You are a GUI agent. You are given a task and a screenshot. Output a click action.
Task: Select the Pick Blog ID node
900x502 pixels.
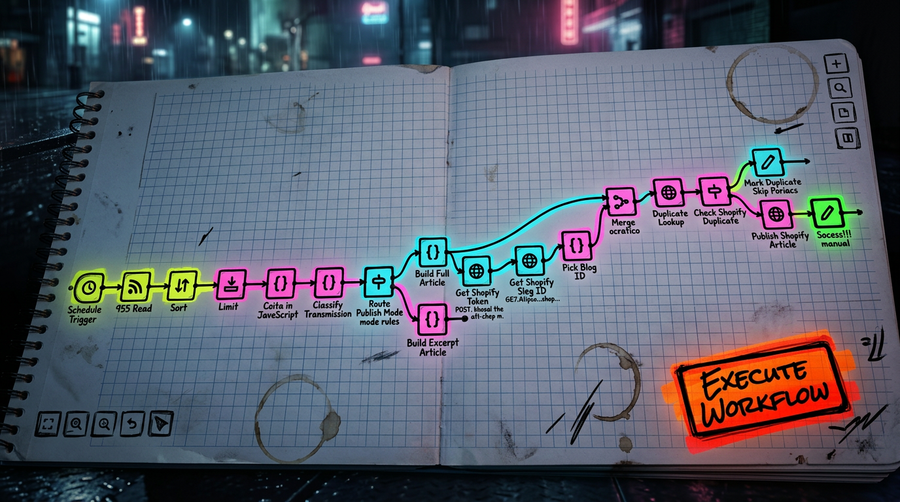[576, 245]
